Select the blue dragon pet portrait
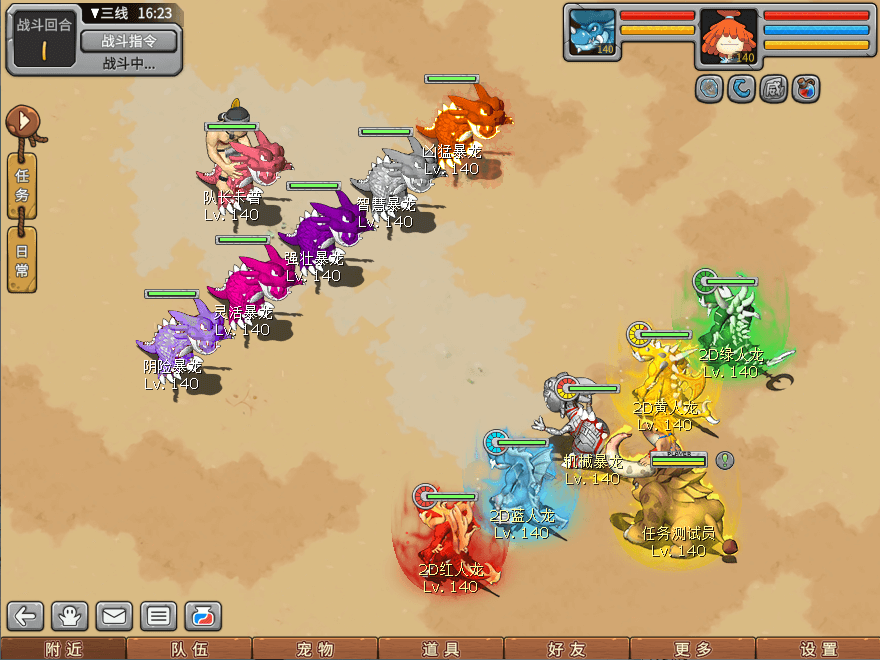The width and height of the screenshot is (880, 660). (x=592, y=33)
